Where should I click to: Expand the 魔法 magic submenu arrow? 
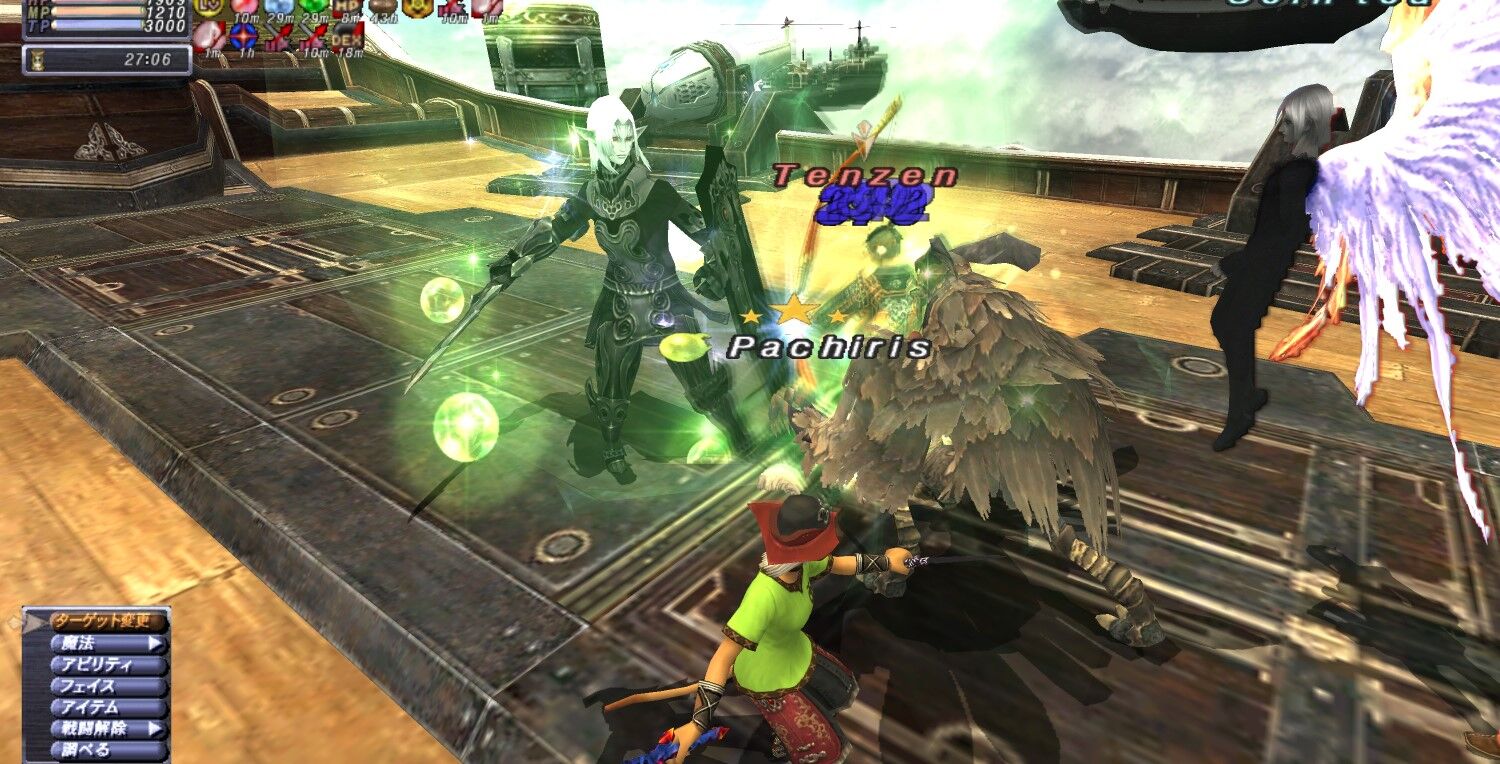pos(154,643)
